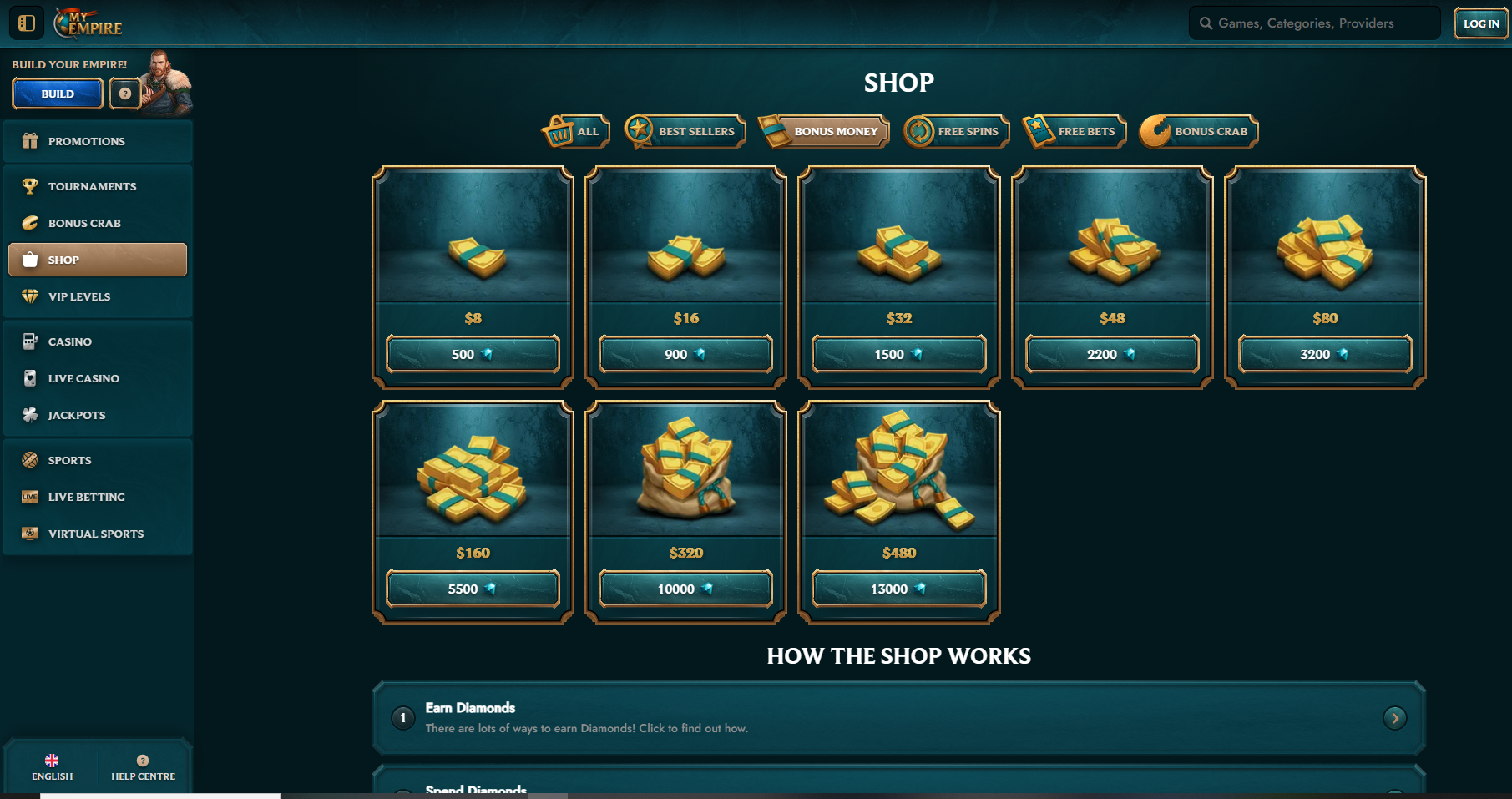Show the Free Spins shop category

957,131
